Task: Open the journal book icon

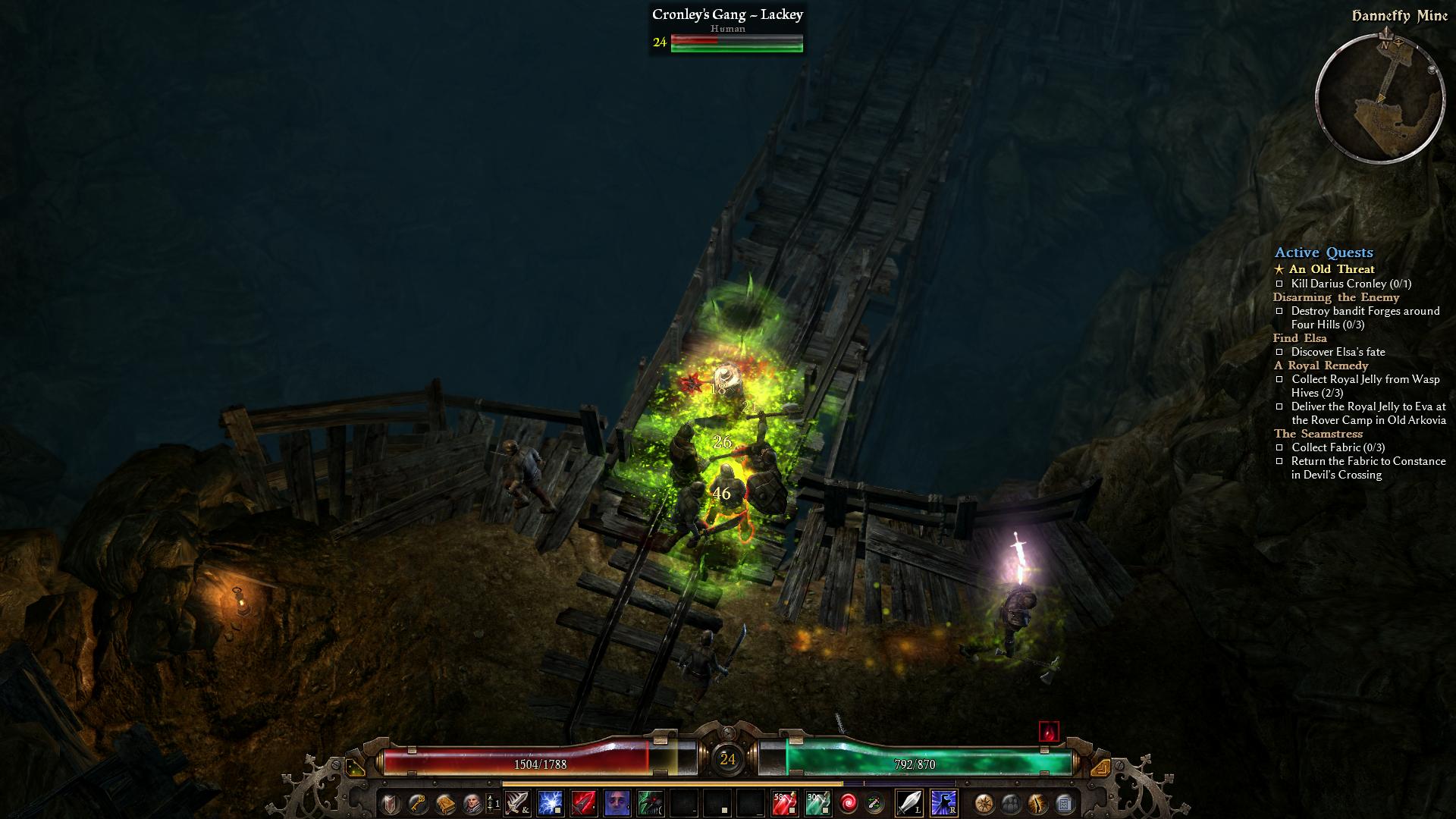Action: pos(444,802)
